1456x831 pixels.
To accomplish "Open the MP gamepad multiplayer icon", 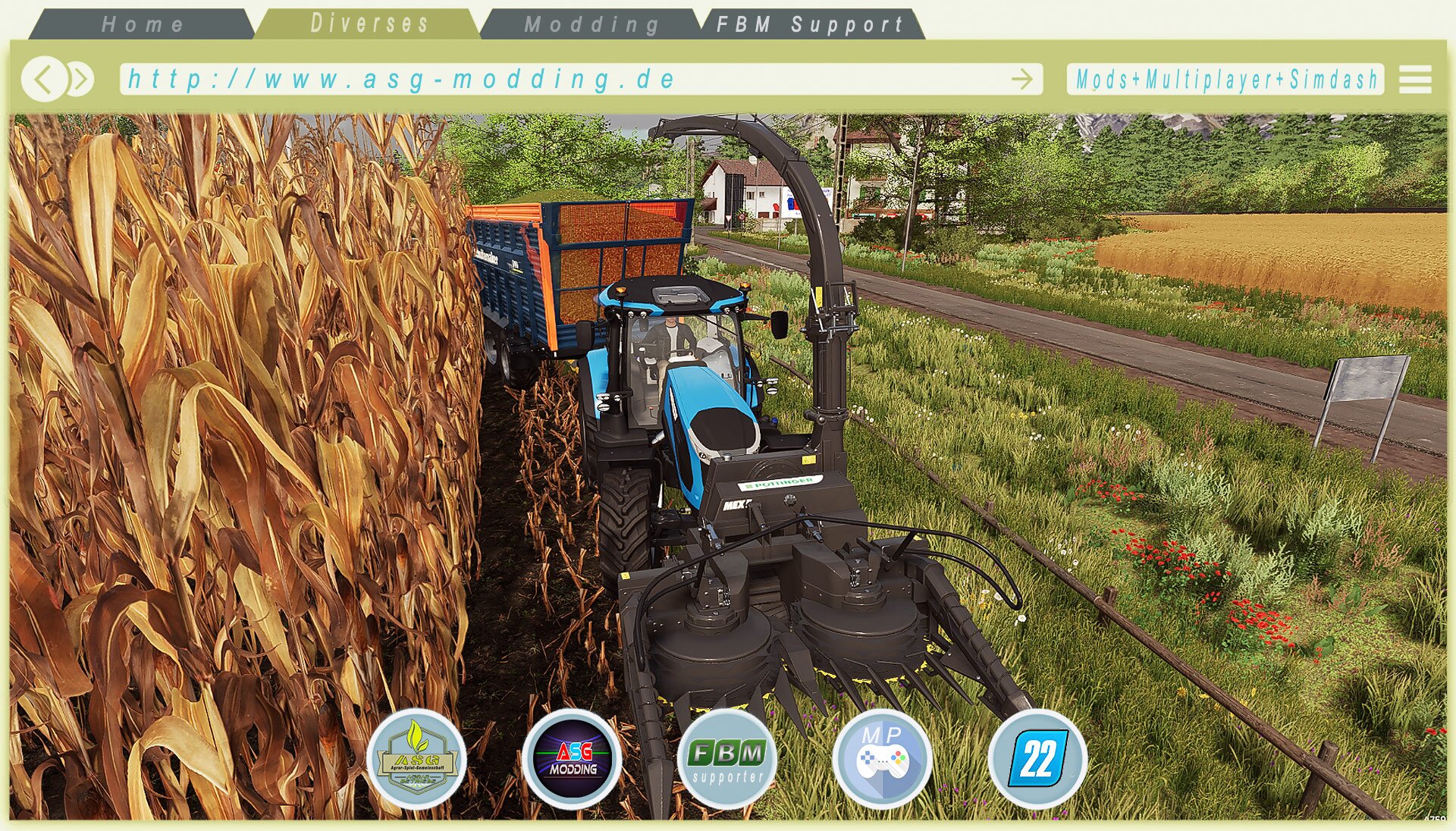I will [882, 758].
